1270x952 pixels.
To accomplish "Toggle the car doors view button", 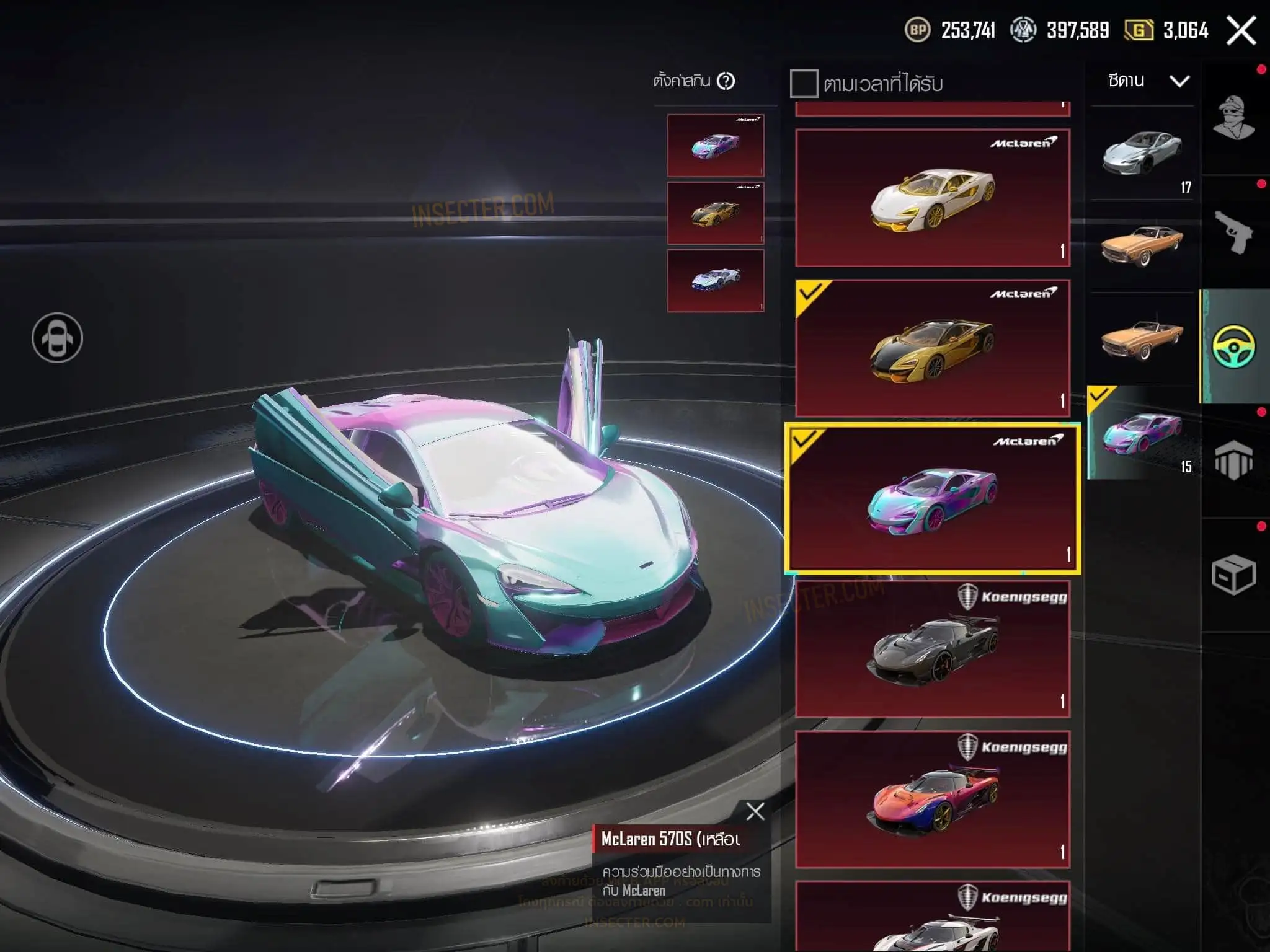I will 57,338.
